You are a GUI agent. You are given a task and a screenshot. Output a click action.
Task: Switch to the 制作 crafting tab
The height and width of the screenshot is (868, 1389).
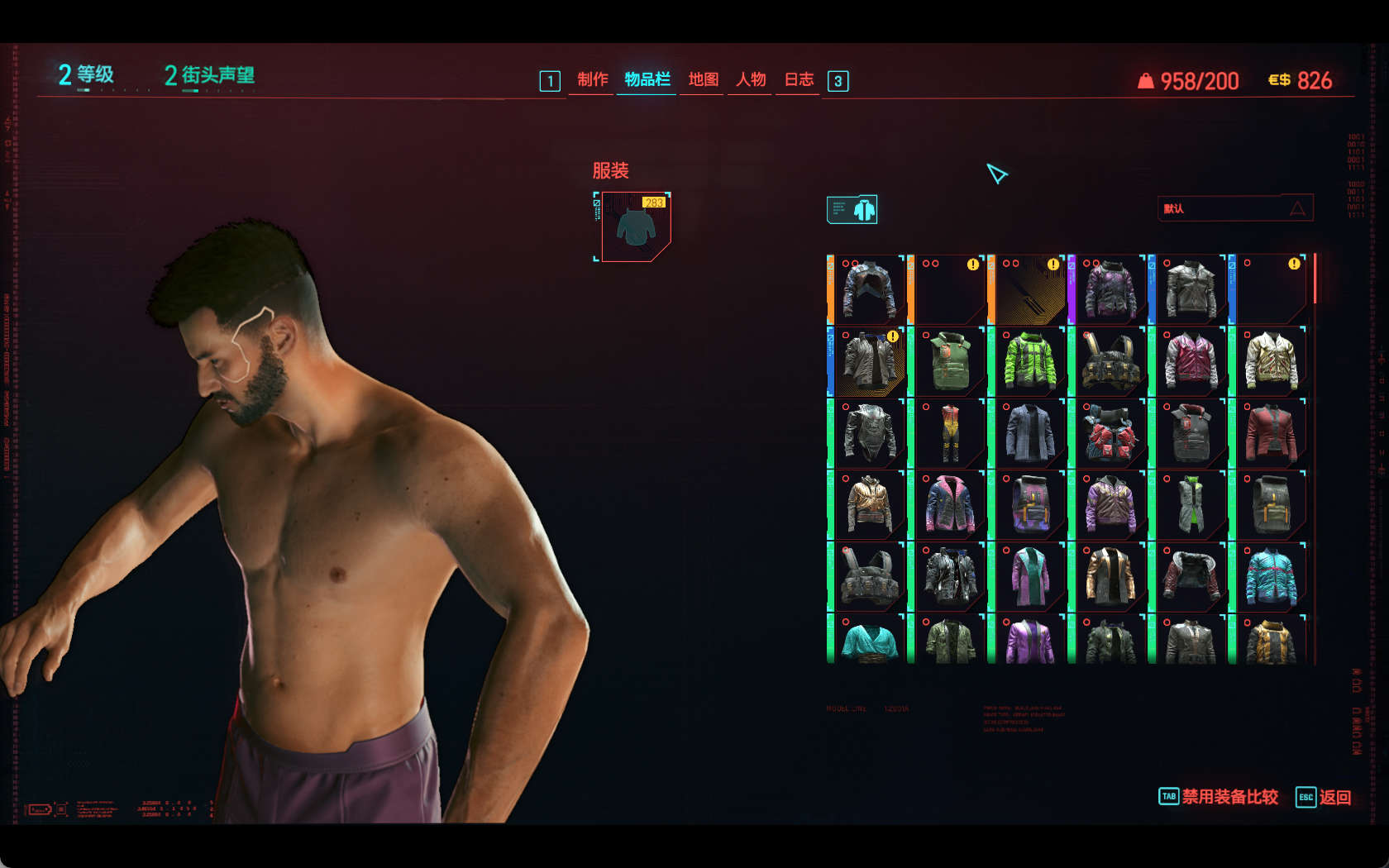click(592, 79)
